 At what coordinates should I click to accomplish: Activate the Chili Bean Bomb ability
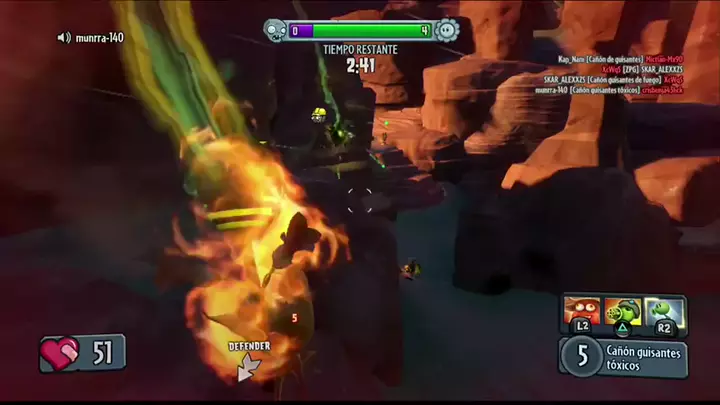(x=581, y=312)
